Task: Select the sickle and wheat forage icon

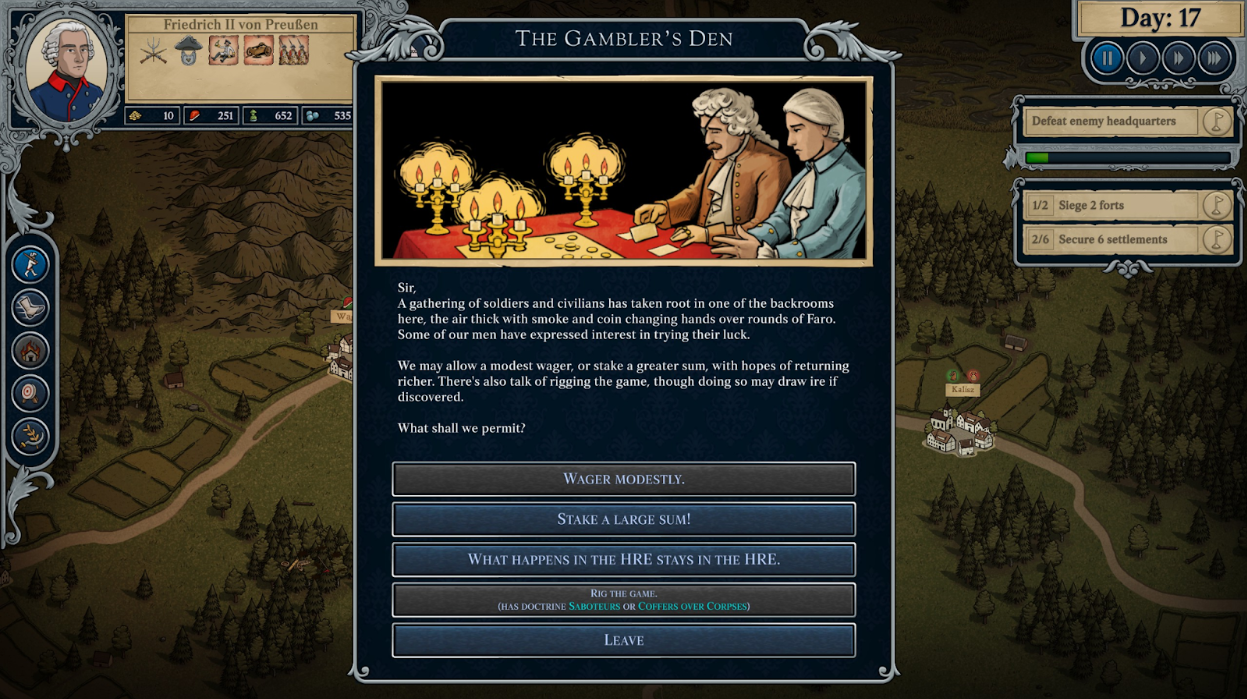Action: pyautogui.click(x=31, y=437)
